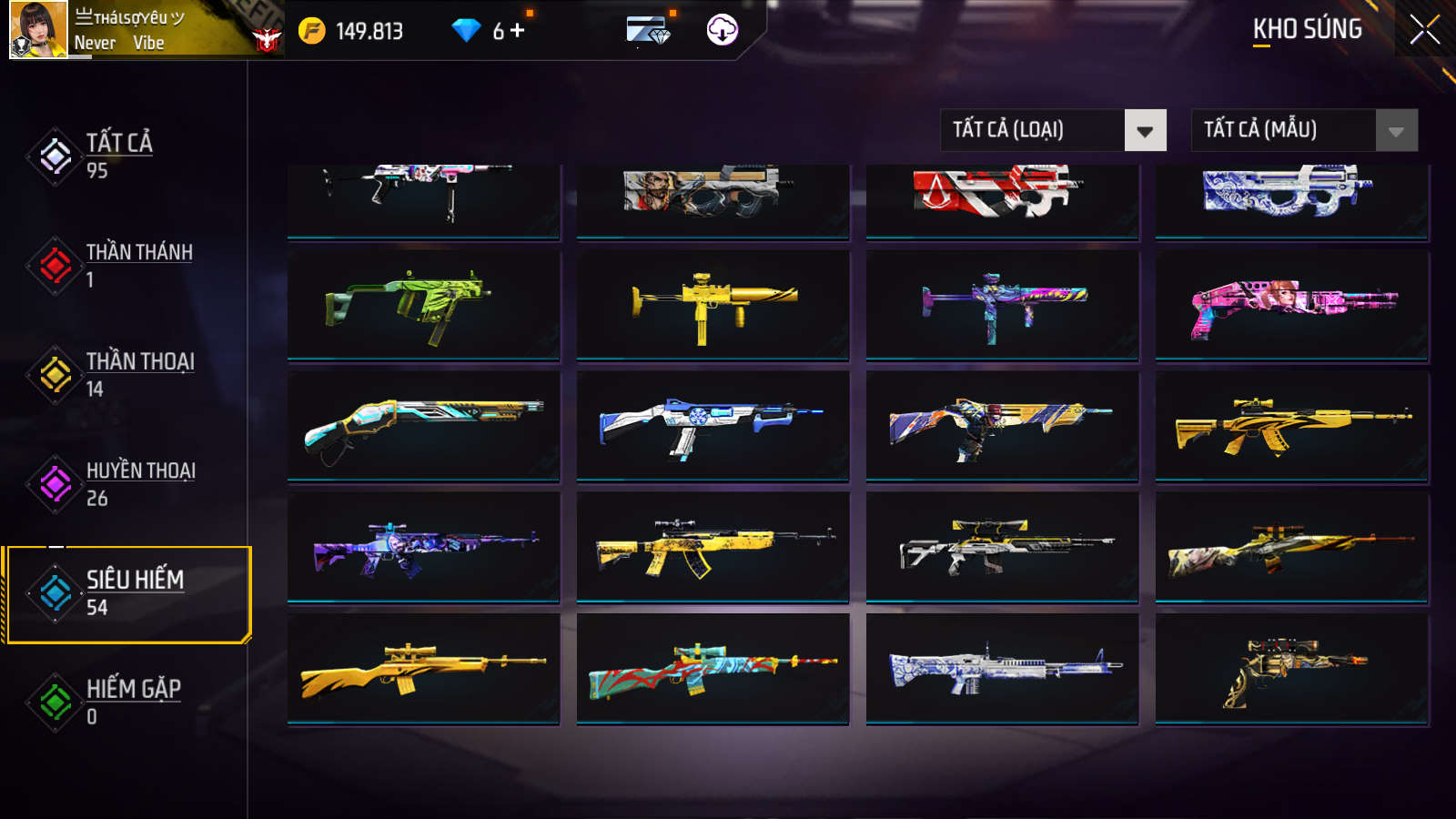This screenshot has width=1456, height=819.
Task: Open the player profile avatar
Action: pyautogui.click(x=38, y=30)
